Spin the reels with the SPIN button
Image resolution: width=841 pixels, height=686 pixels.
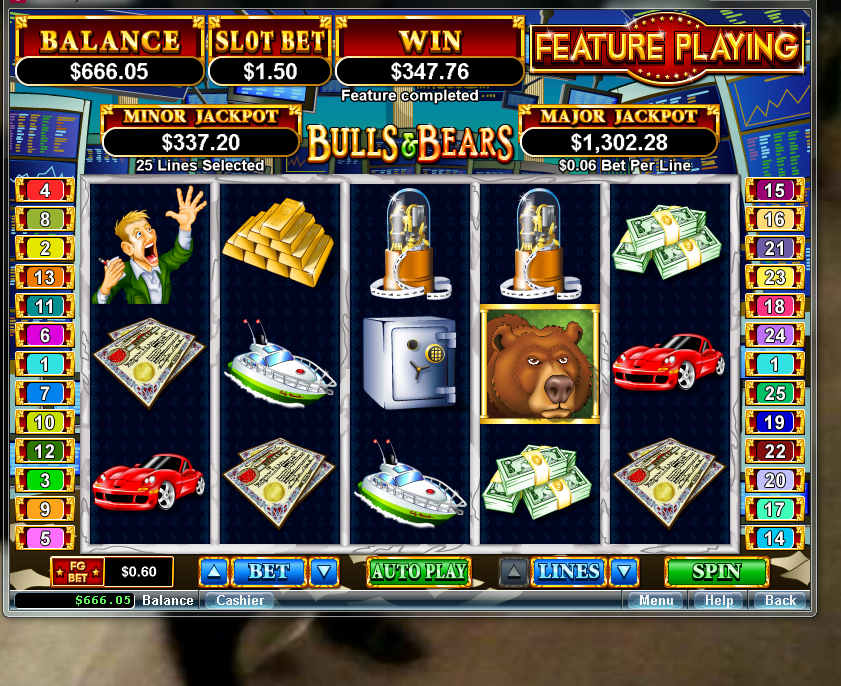coord(716,572)
